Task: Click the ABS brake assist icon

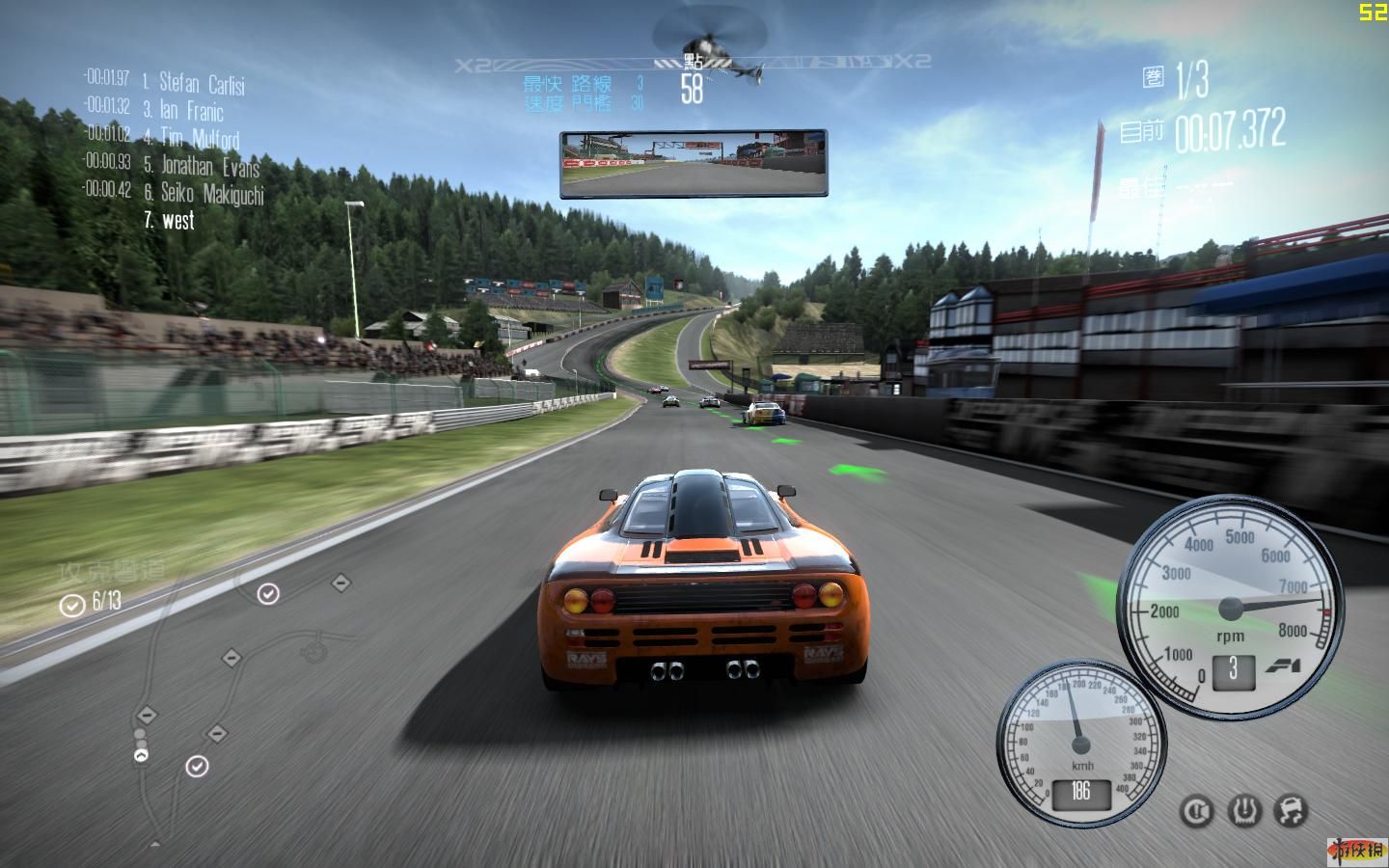Action: point(1197,811)
